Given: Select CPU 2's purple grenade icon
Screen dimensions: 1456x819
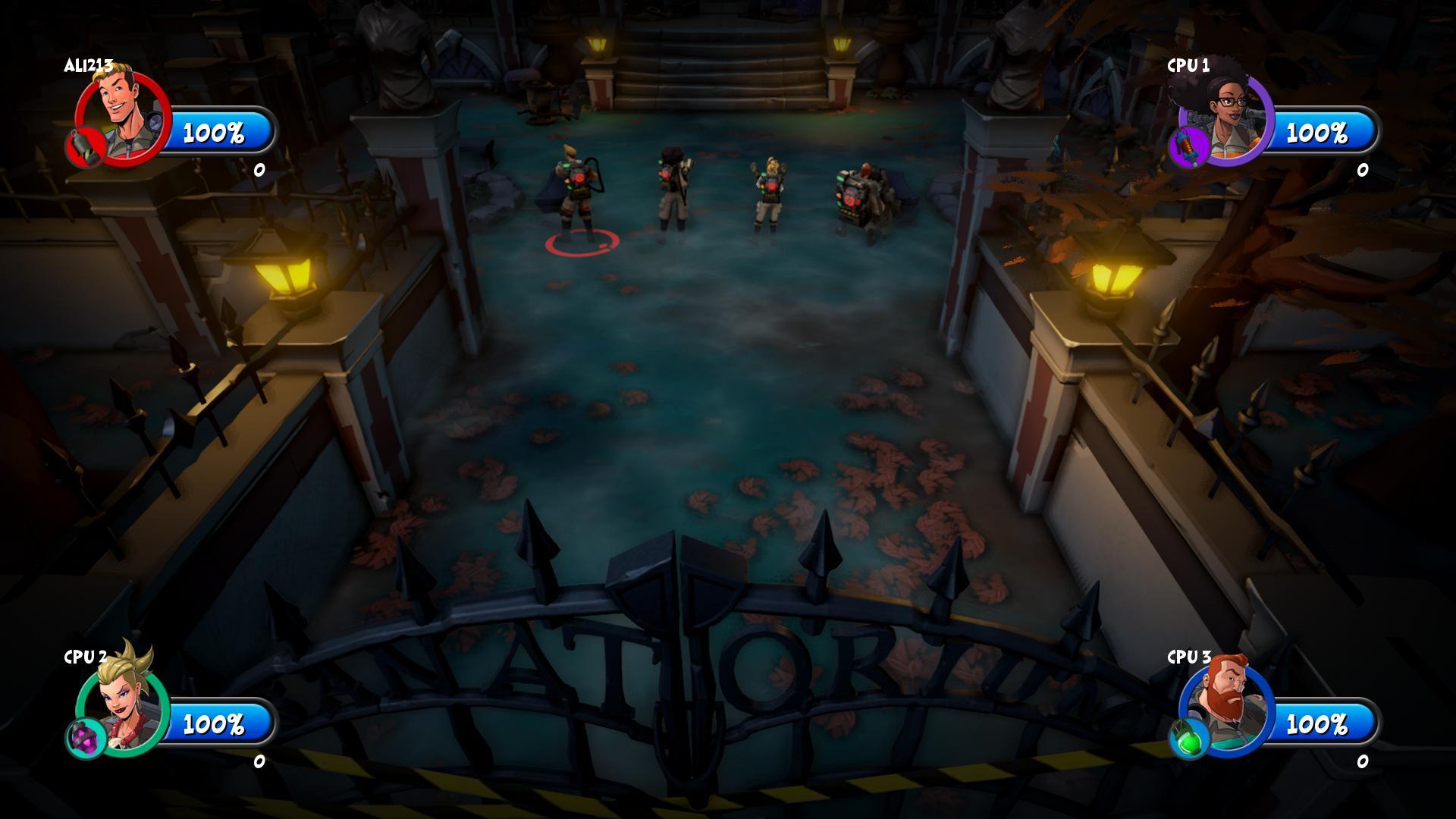Looking at the screenshot, I should tap(86, 737).
